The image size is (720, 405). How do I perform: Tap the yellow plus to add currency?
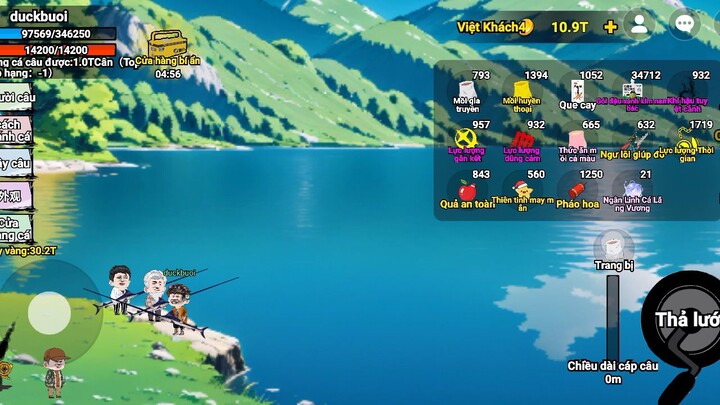pos(610,27)
